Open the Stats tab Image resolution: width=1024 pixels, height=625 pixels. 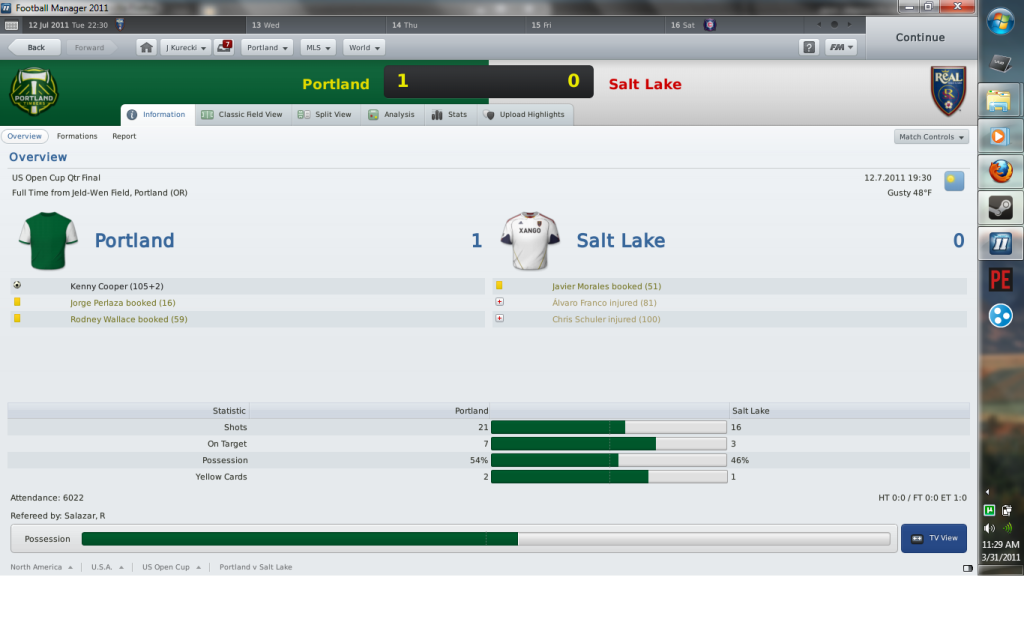[x=449, y=115]
